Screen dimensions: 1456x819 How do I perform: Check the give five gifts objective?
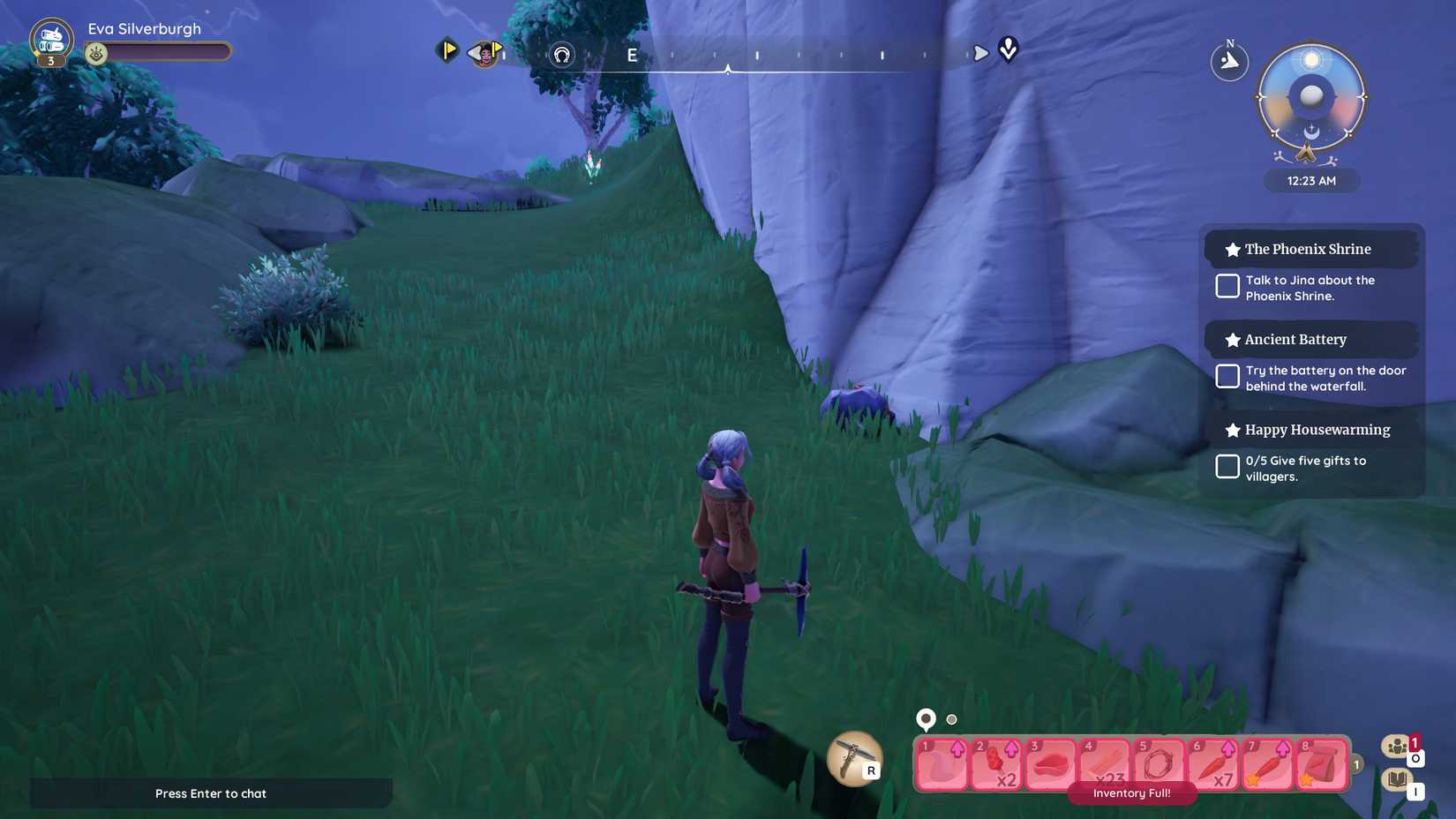click(1227, 466)
